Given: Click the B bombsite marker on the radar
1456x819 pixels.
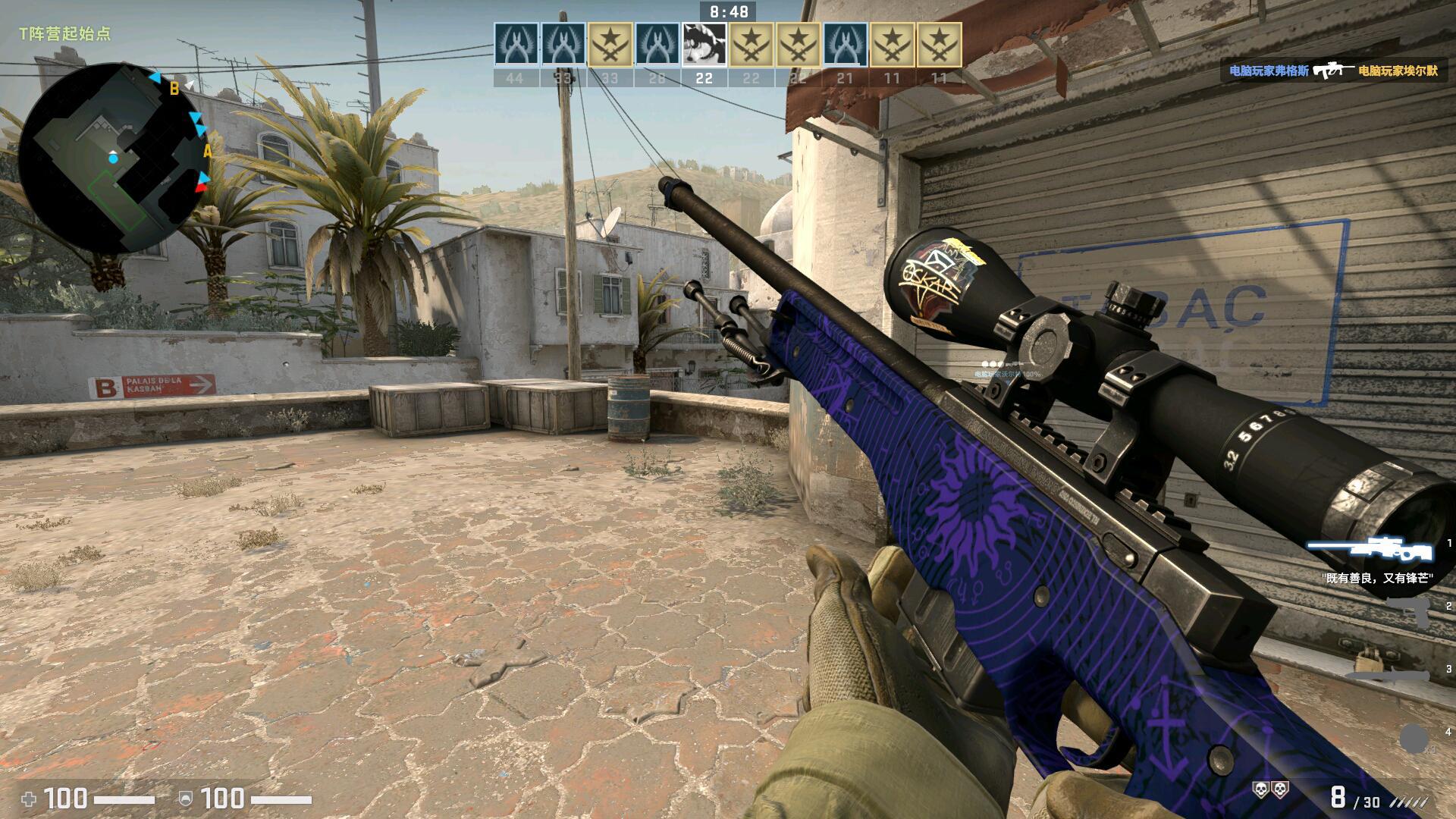Looking at the screenshot, I should [174, 89].
